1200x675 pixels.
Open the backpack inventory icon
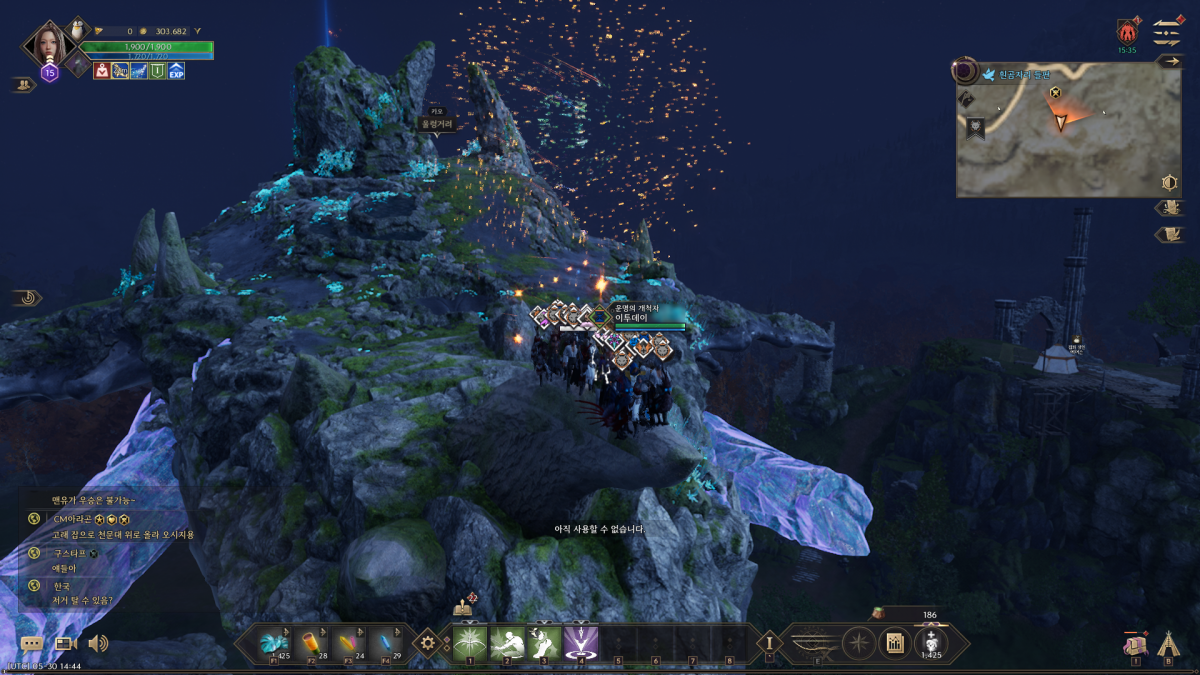tap(1134, 644)
